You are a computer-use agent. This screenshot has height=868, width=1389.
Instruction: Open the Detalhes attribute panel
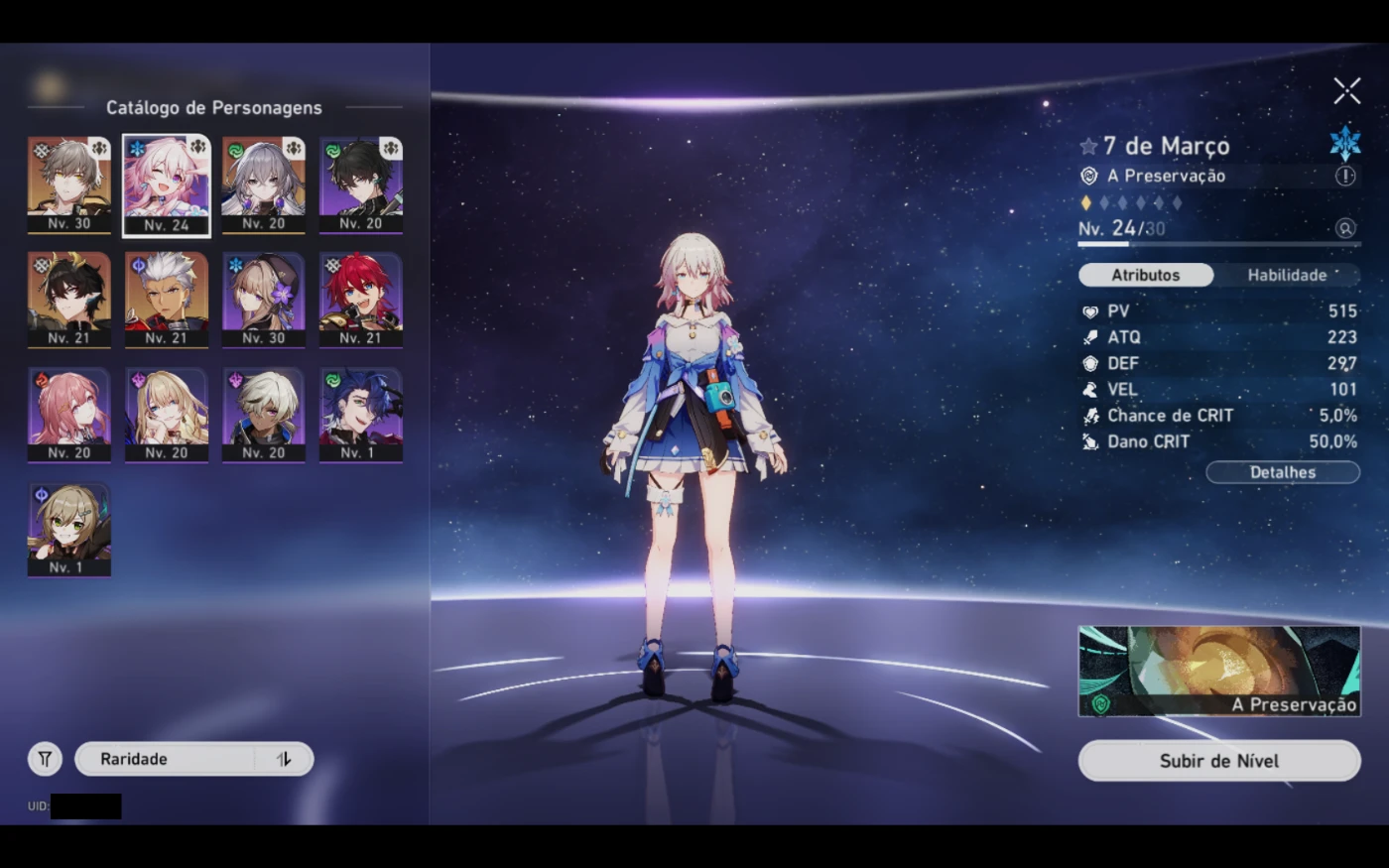[1282, 472]
